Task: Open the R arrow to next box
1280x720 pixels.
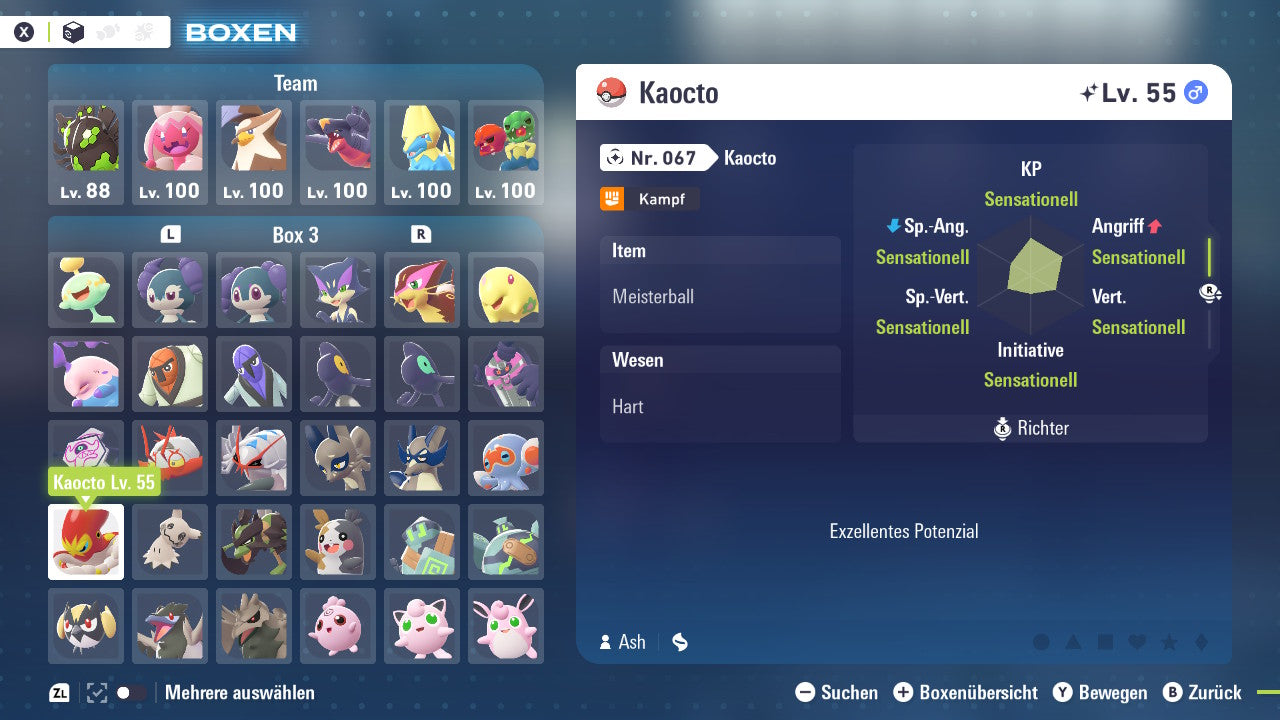Action: 421,235
